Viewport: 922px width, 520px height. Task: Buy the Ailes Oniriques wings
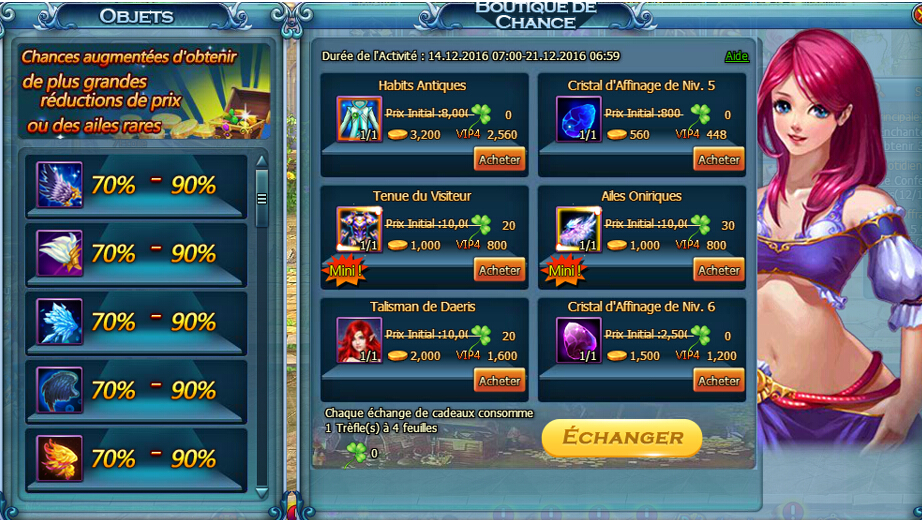pos(718,270)
